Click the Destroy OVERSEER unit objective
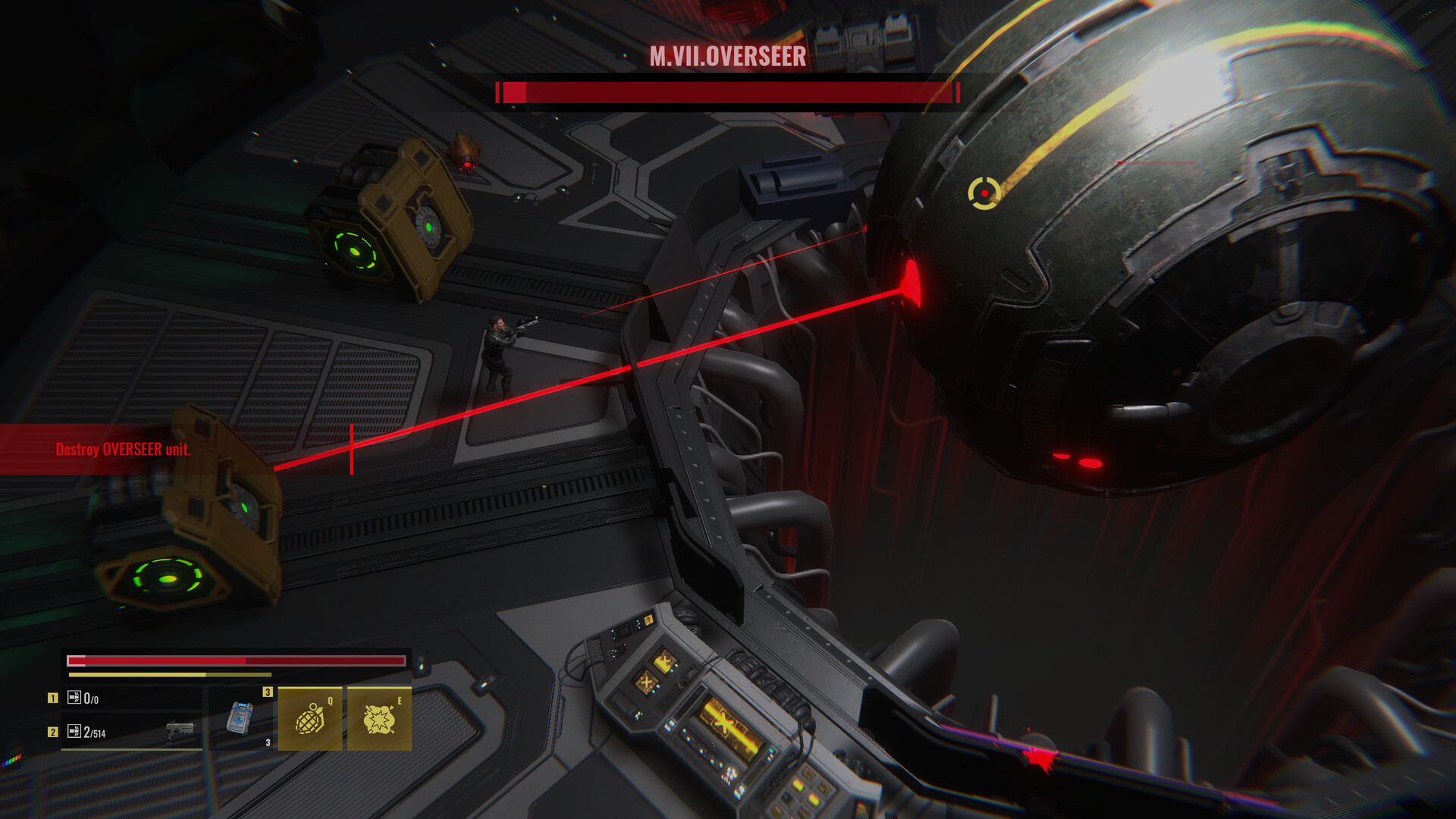Viewport: 1456px width, 819px height. coord(123,450)
